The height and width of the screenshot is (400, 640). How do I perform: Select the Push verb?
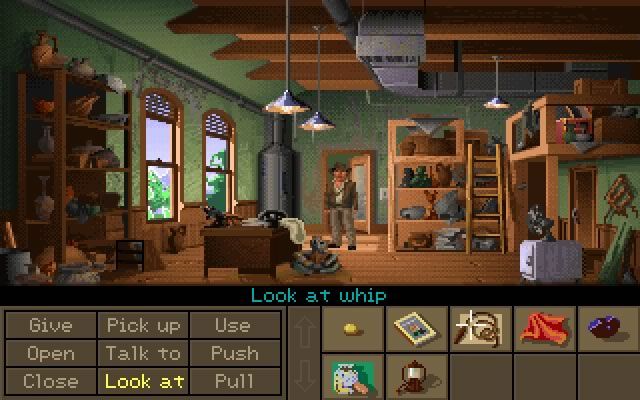(x=232, y=353)
